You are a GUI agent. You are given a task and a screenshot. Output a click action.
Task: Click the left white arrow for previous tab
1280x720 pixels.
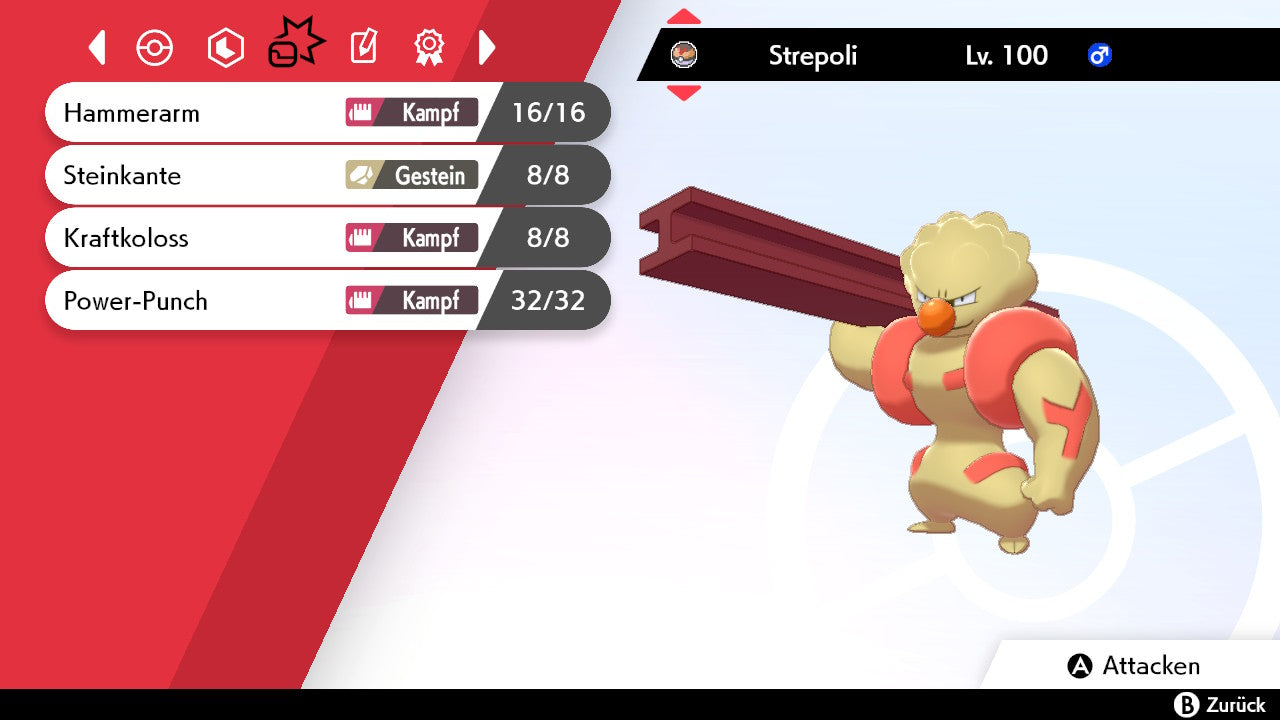click(x=97, y=48)
